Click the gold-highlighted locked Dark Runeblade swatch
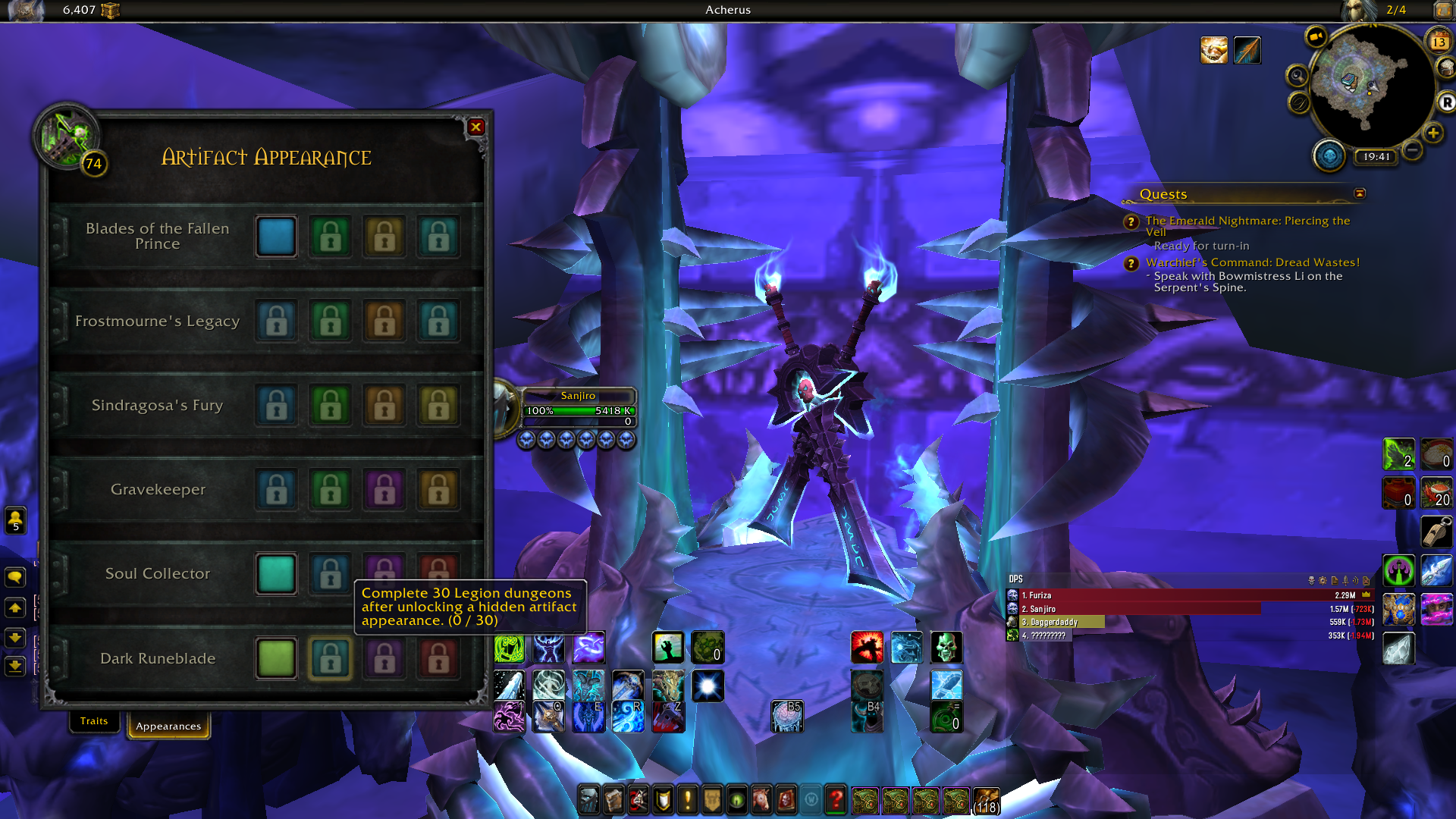1456x819 pixels. (331, 658)
